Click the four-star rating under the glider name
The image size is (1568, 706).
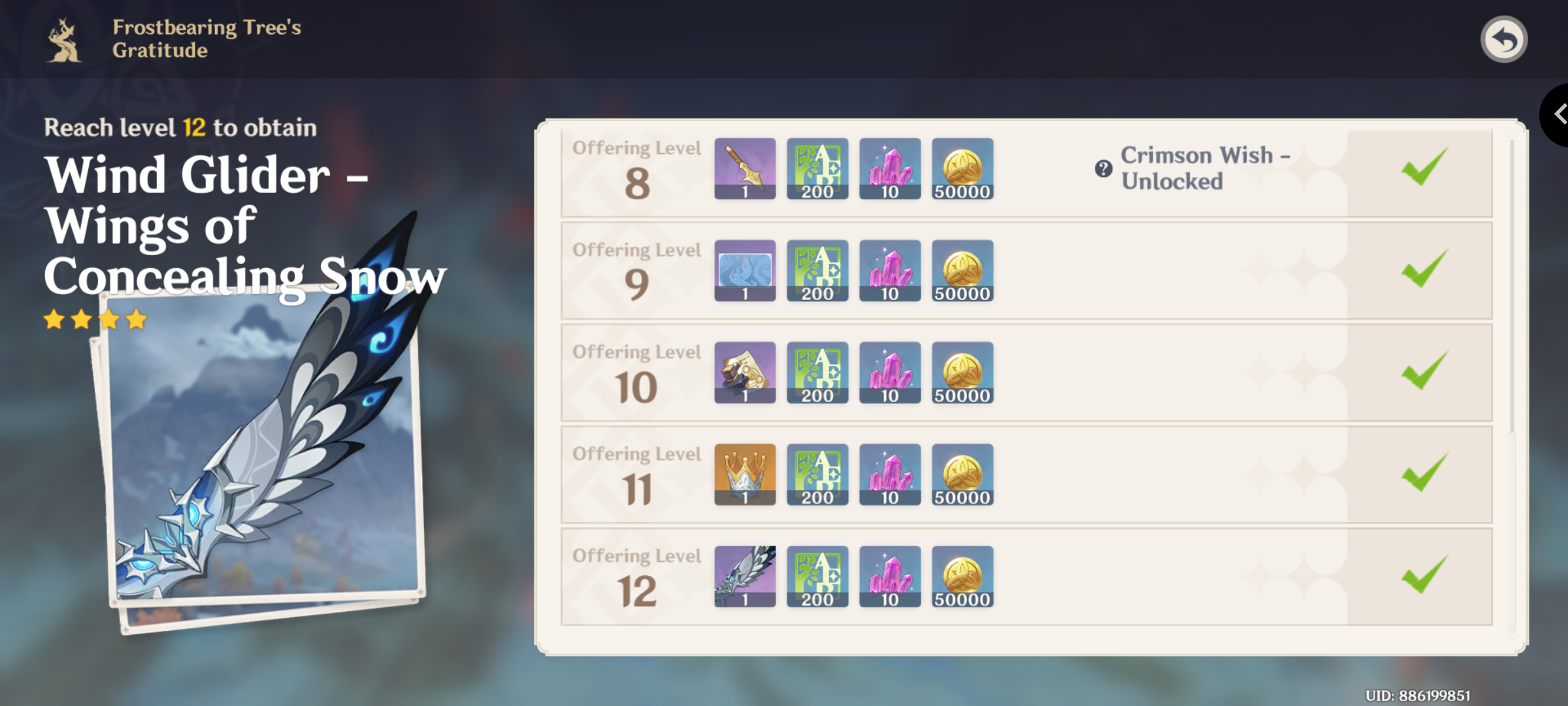[93, 320]
